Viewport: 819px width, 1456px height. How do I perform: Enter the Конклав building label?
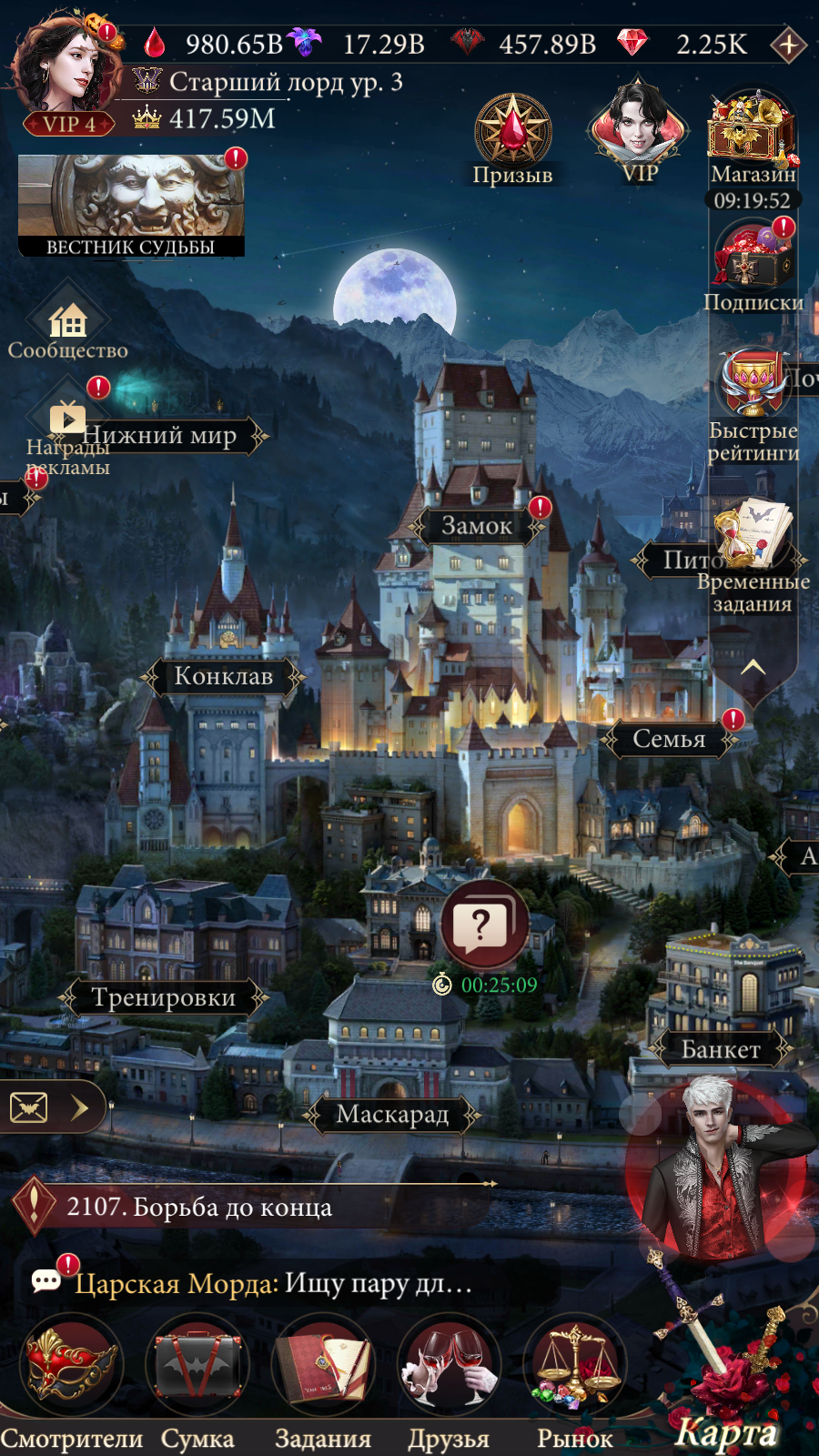(223, 676)
